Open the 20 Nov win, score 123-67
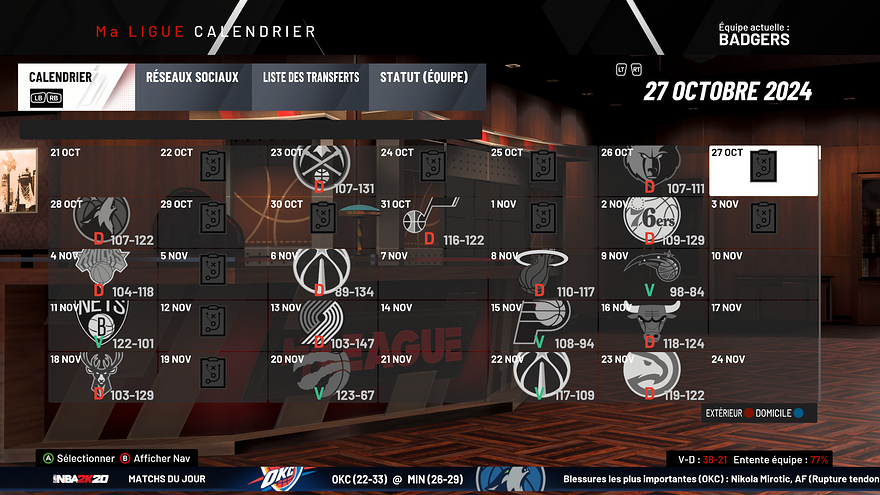This screenshot has height=495, width=880. coord(323,377)
